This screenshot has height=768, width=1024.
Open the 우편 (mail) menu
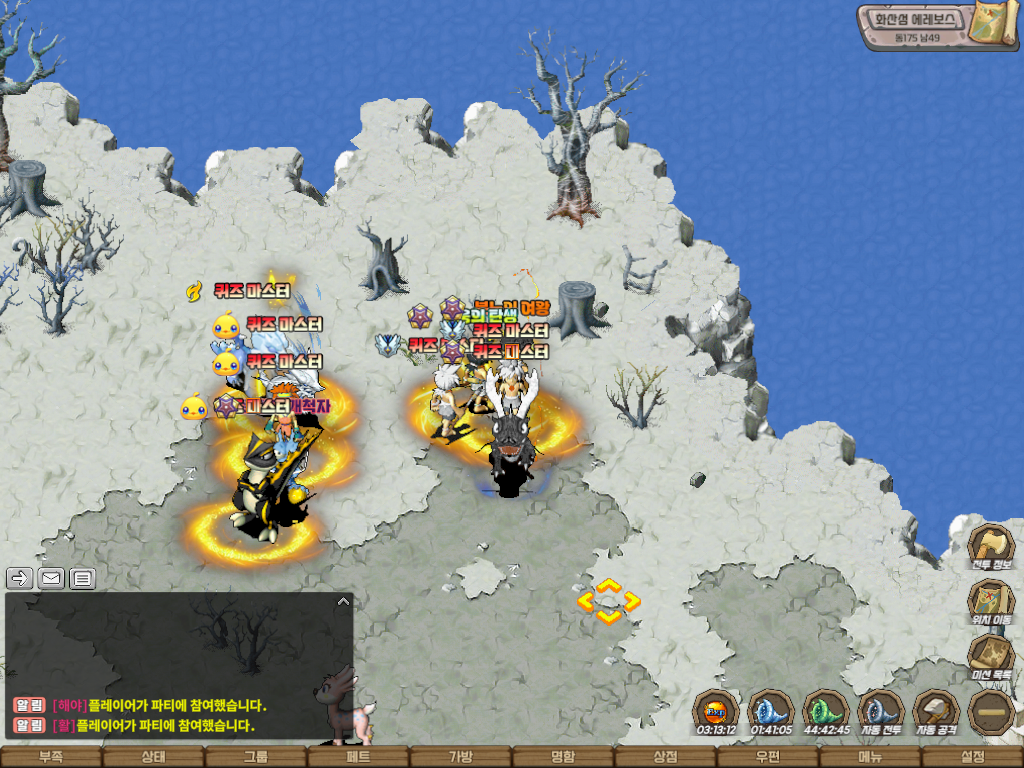point(768,757)
